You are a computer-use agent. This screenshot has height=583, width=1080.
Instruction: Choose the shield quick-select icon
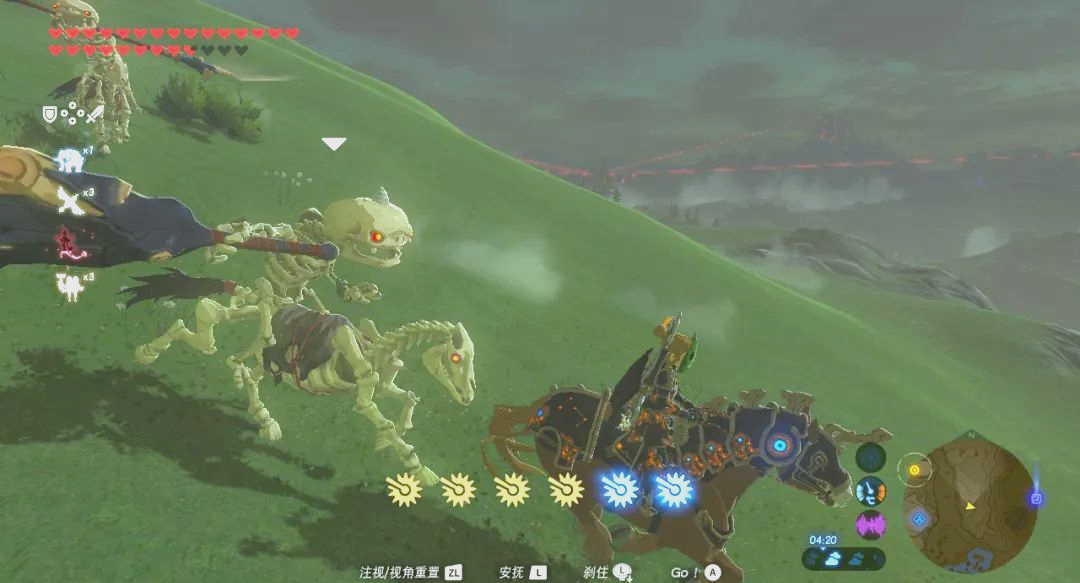[49, 115]
